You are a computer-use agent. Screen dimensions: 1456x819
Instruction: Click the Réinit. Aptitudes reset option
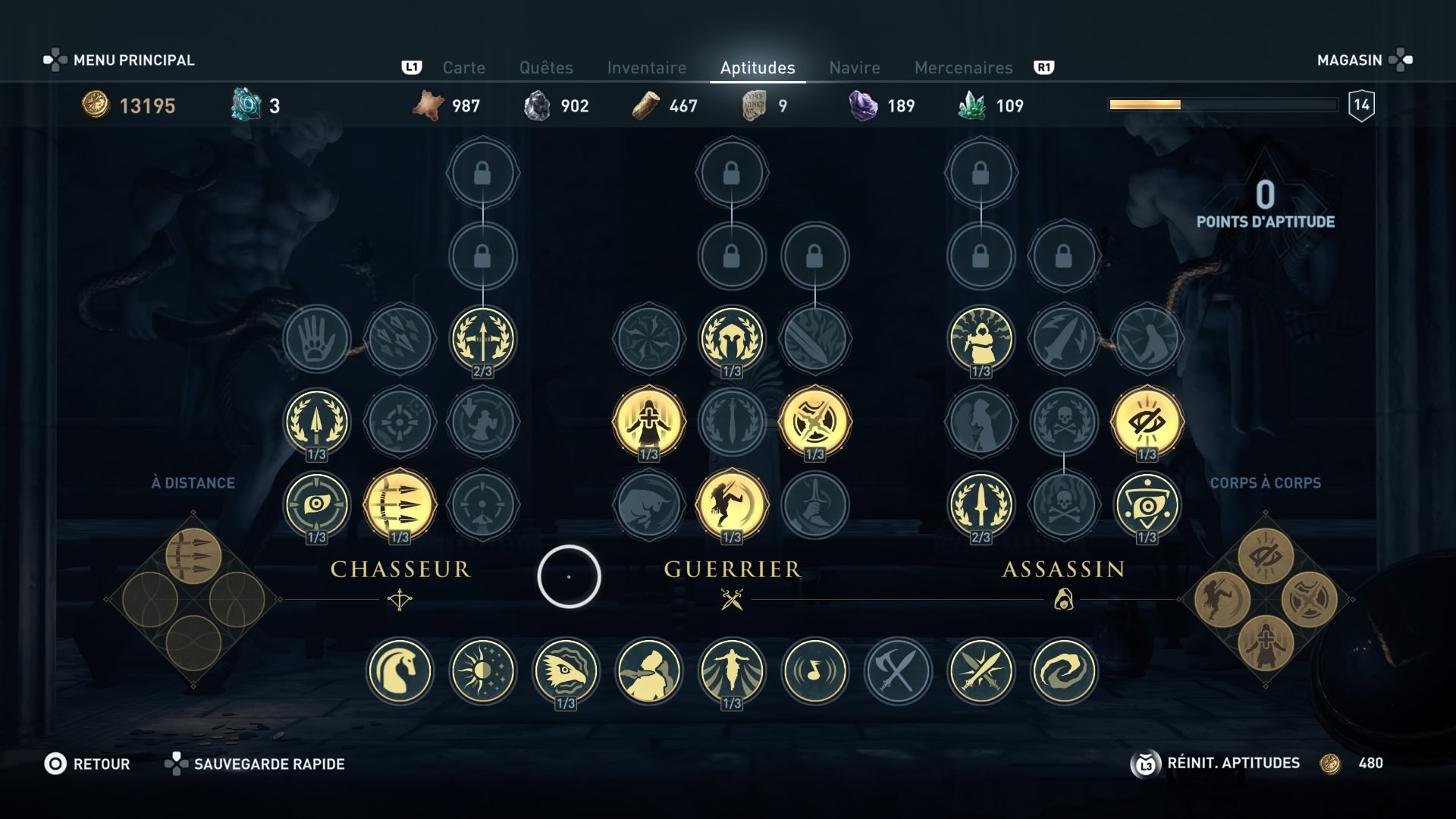tap(1232, 763)
